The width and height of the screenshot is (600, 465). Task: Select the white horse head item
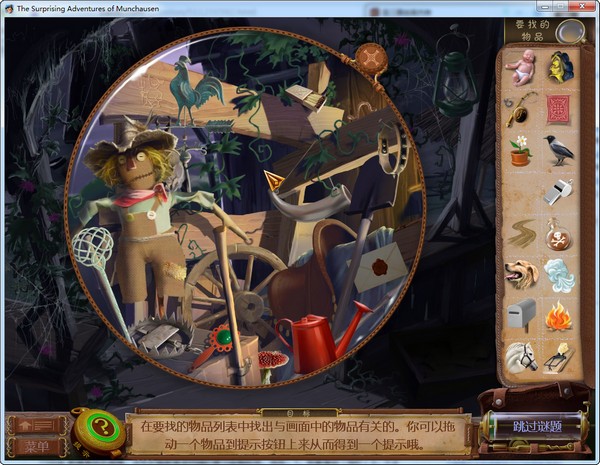(x=521, y=356)
